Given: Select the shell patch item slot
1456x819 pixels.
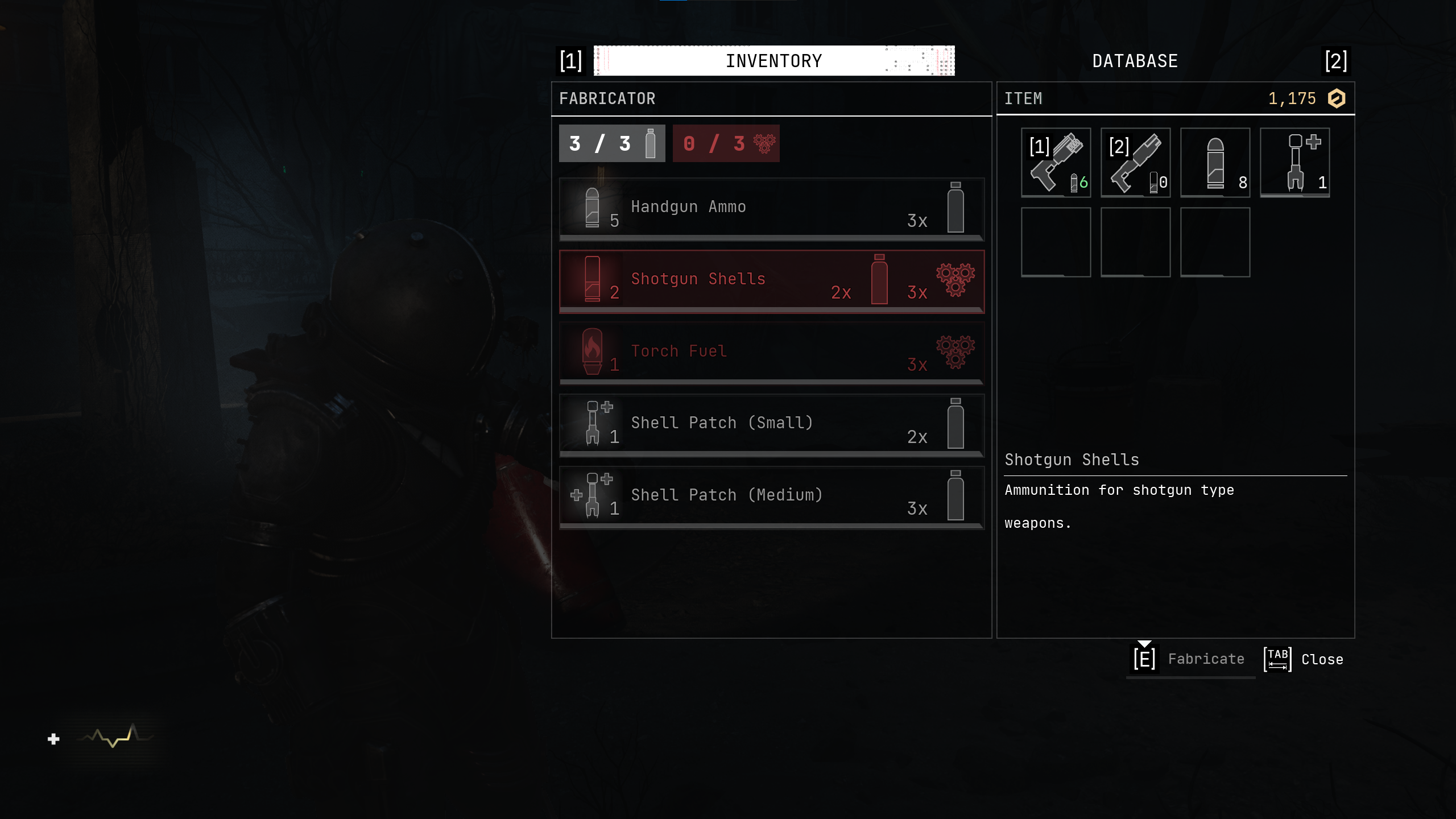Looking at the screenshot, I should pyautogui.click(x=1294, y=163).
